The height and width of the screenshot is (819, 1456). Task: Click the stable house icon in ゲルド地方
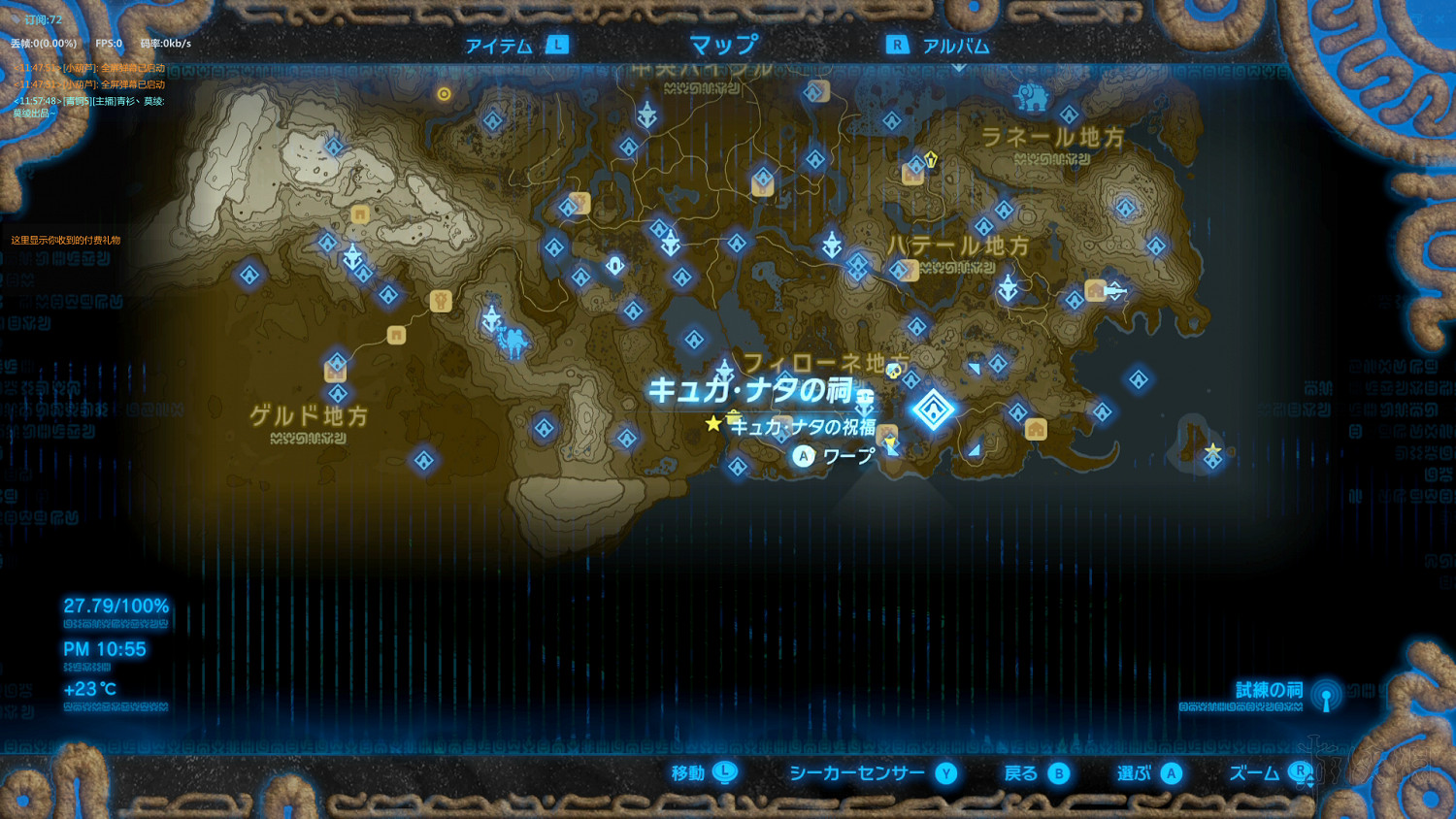click(335, 371)
